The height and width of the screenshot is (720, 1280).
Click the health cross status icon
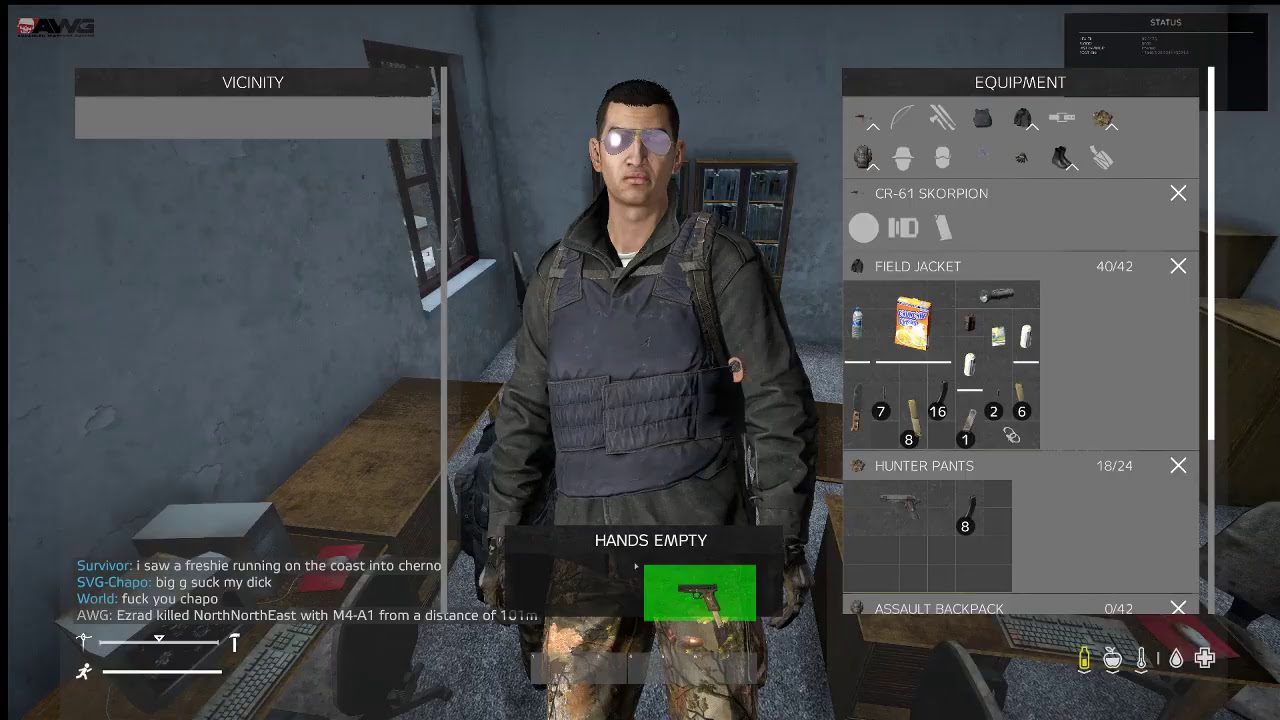1205,658
